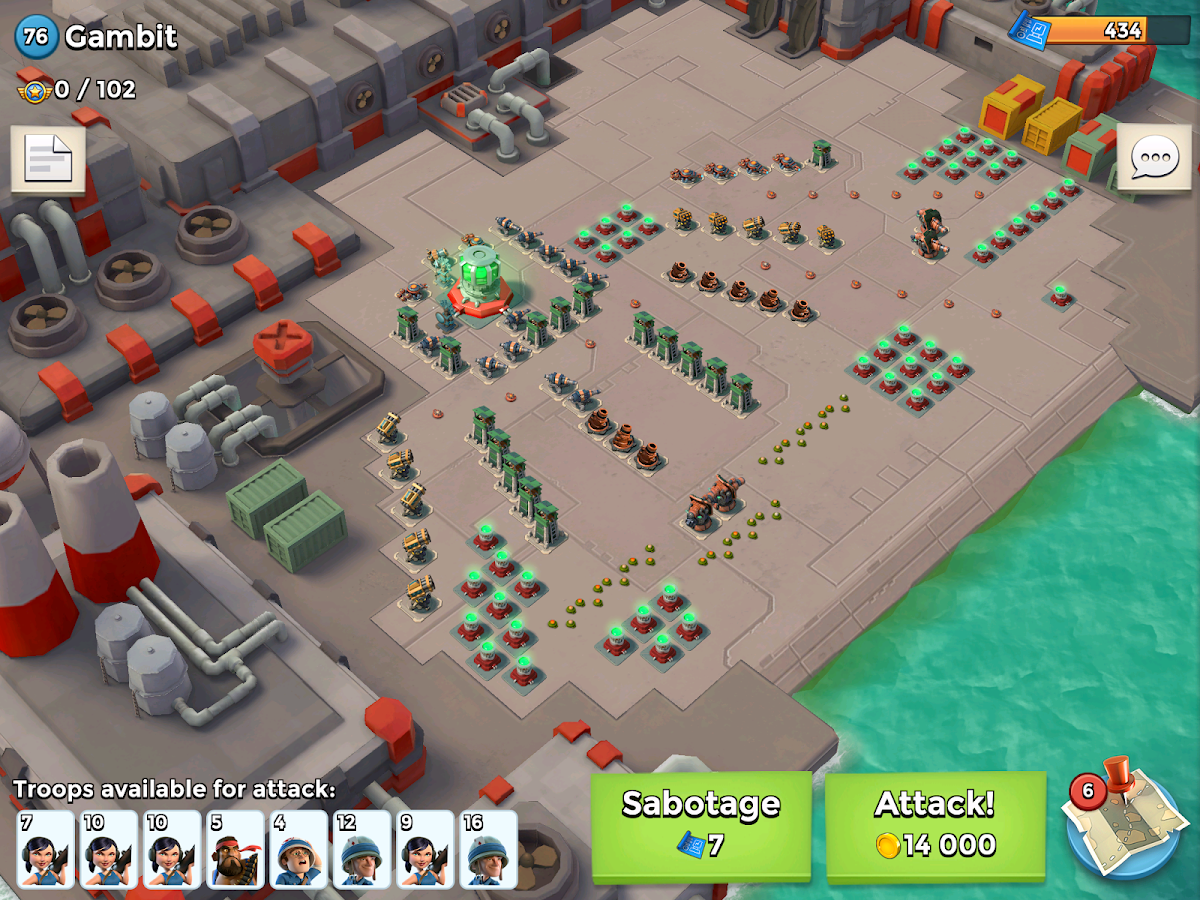Choose the helmeted troop card with 12
The height and width of the screenshot is (900, 1200).
362,849
